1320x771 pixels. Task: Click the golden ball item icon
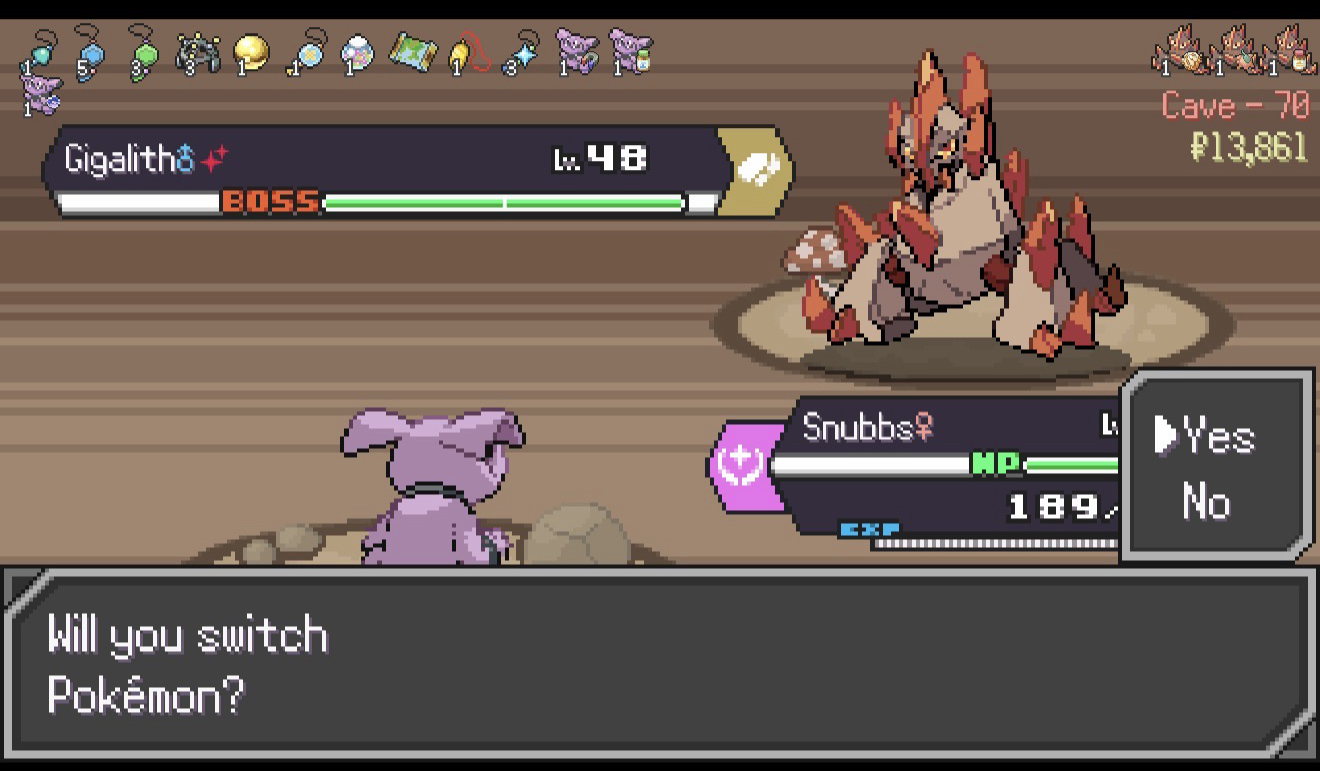point(251,53)
